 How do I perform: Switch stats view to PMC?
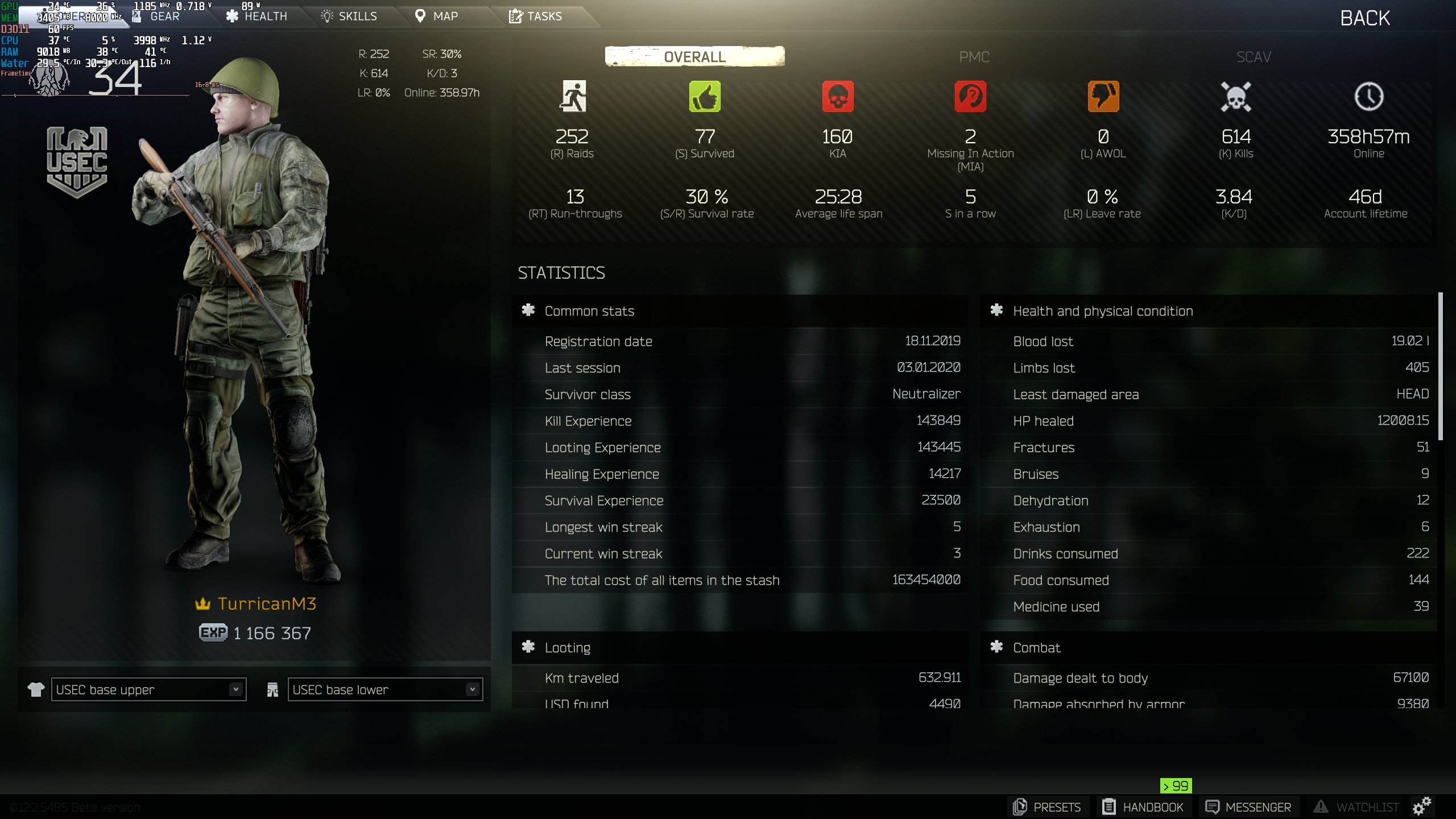click(973, 57)
